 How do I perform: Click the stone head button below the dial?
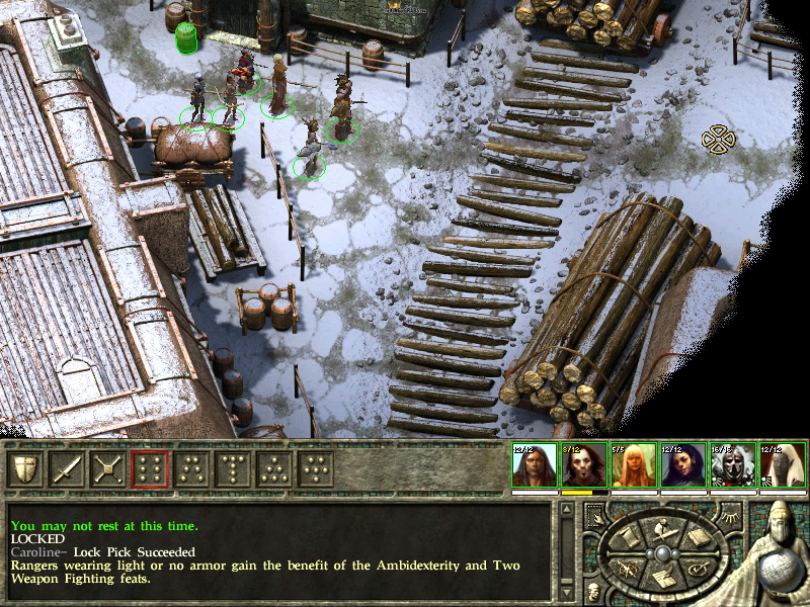pyautogui.click(x=592, y=592)
